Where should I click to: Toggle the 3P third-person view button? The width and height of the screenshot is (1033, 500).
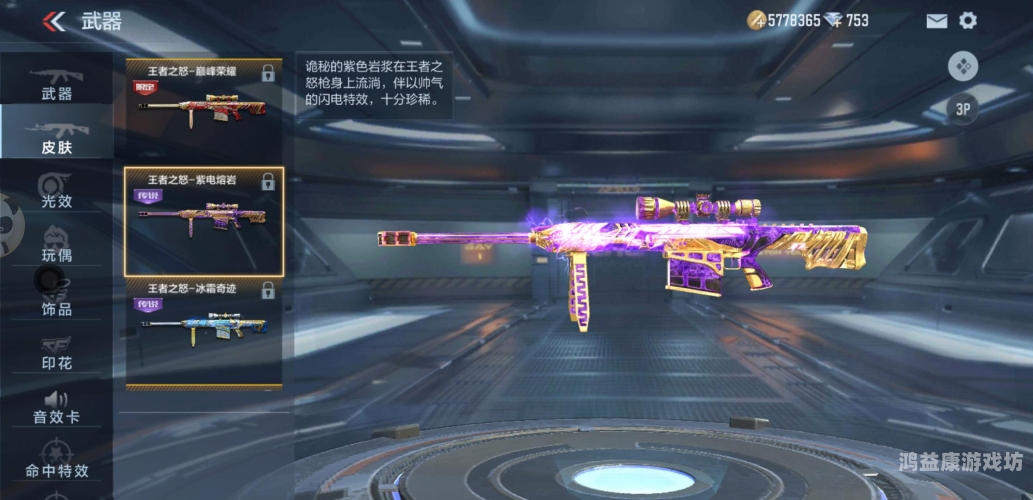(x=963, y=110)
